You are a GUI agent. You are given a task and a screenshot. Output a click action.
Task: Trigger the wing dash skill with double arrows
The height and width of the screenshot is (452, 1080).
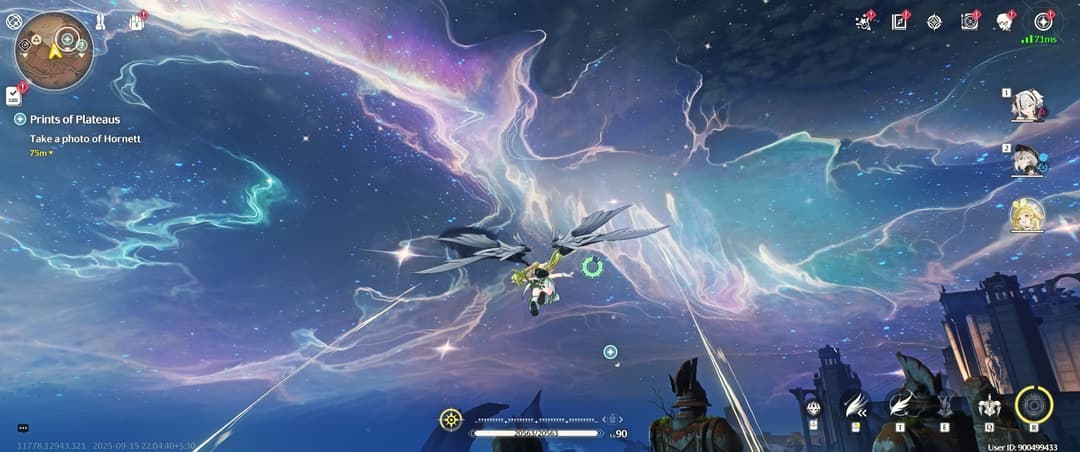[x=856, y=405]
